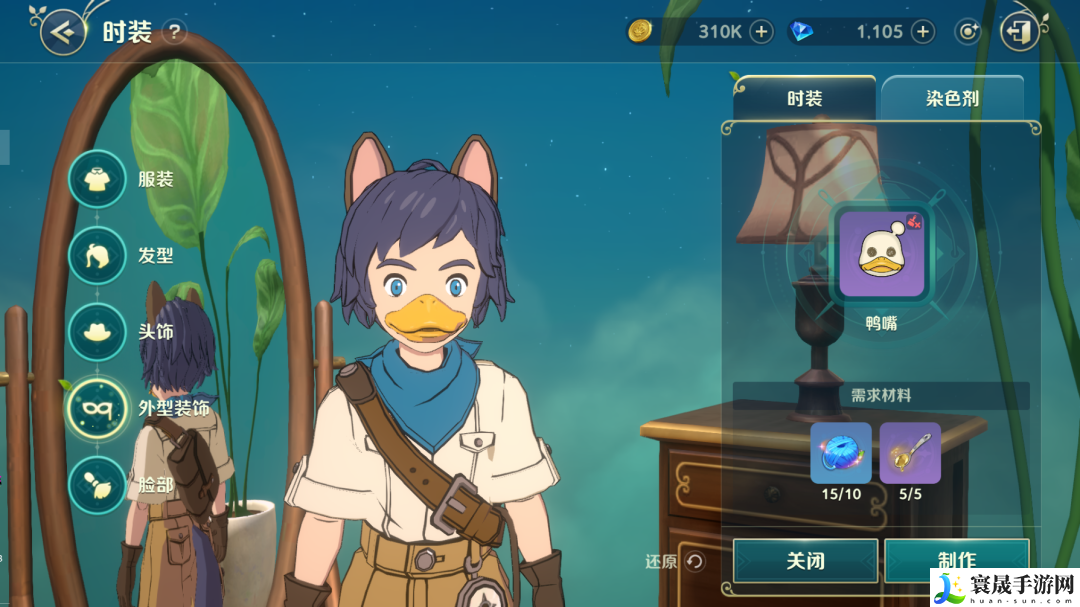Select the 发型 hairstyle category
The height and width of the screenshot is (607, 1080).
[x=97, y=256]
